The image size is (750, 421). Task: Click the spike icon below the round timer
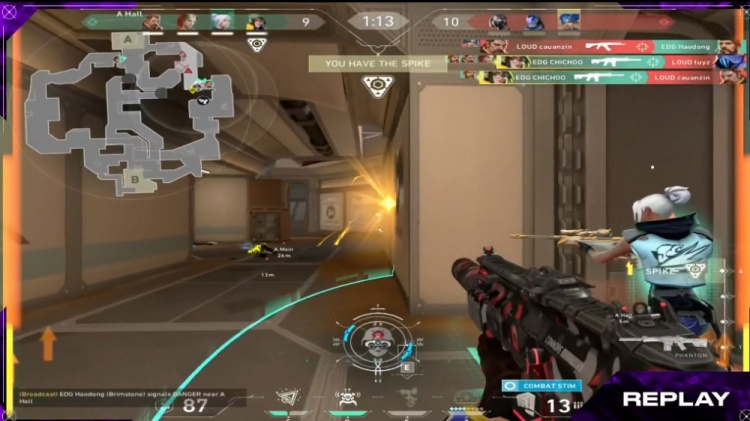[x=377, y=86]
